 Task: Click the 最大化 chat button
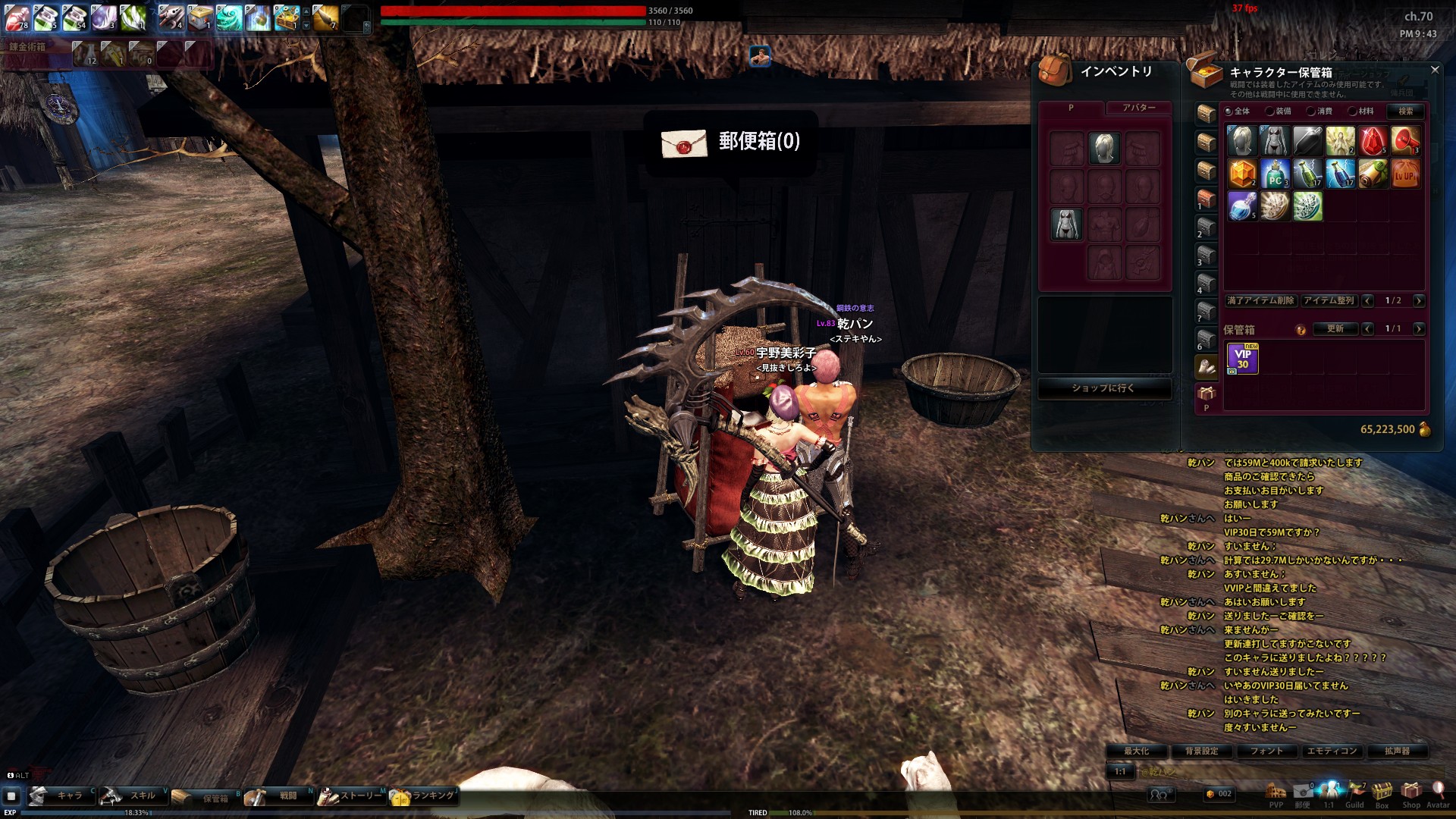(x=1136, y=752)
